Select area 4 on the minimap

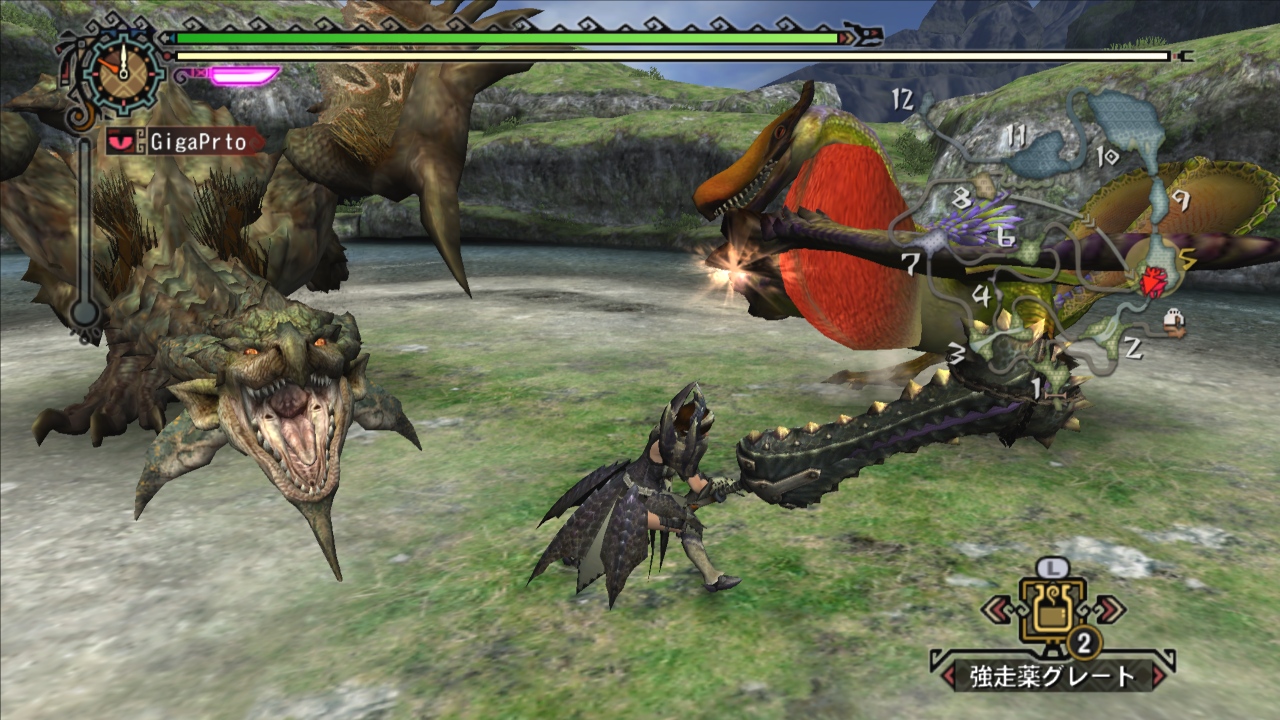pos(982,297)
